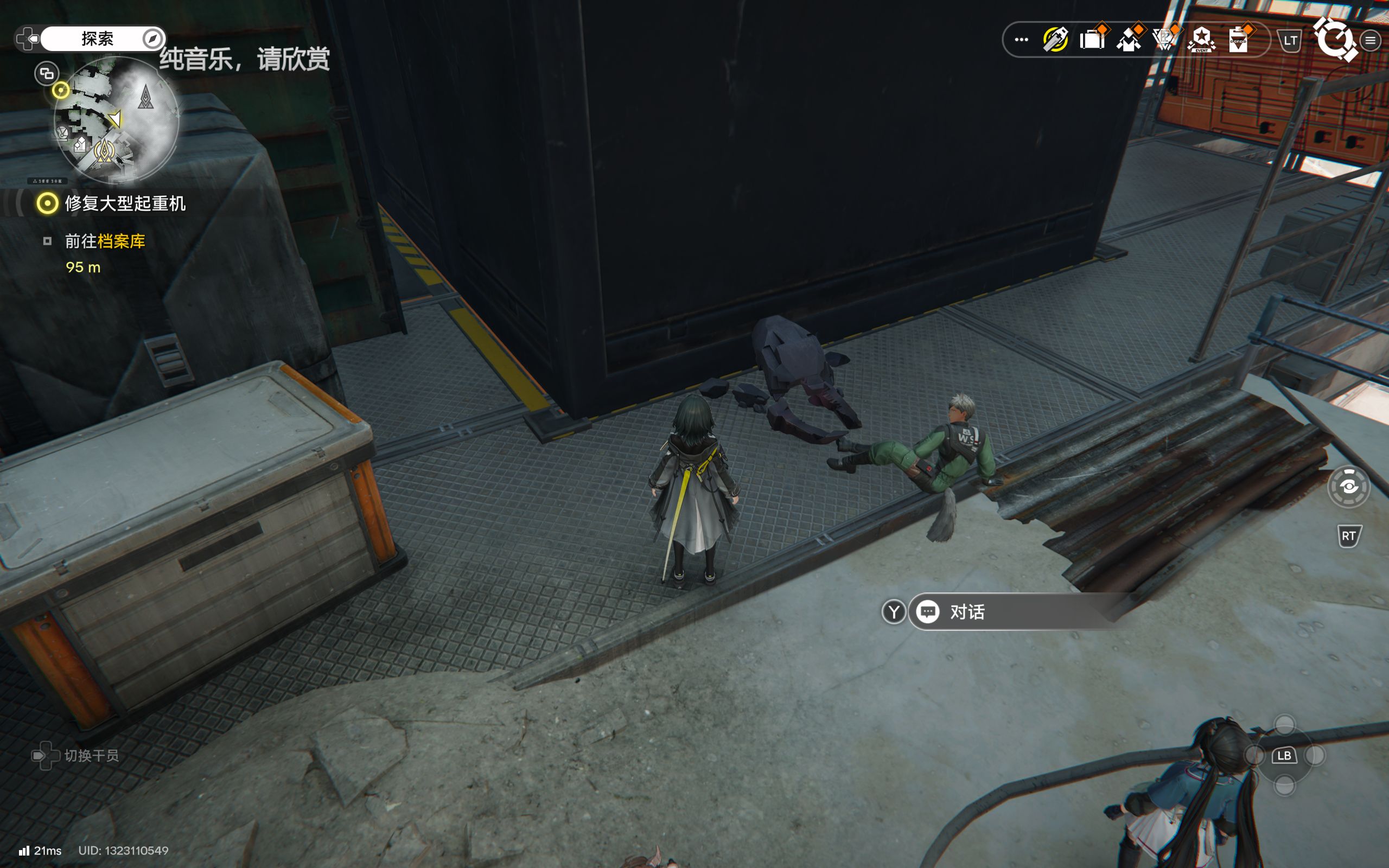Image resolution: width=1389 pixels, height=868 pixels.
Task: Open the 修复大型起重机 quest tracker
Action: coord(124,203)
